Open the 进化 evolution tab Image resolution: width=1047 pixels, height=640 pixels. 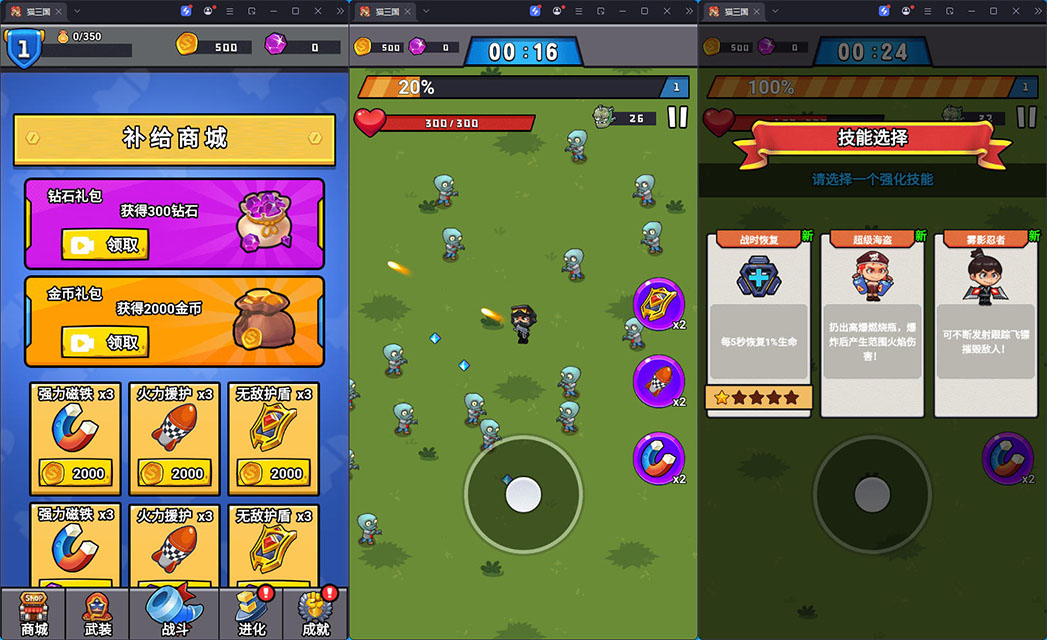click(250, 612)
